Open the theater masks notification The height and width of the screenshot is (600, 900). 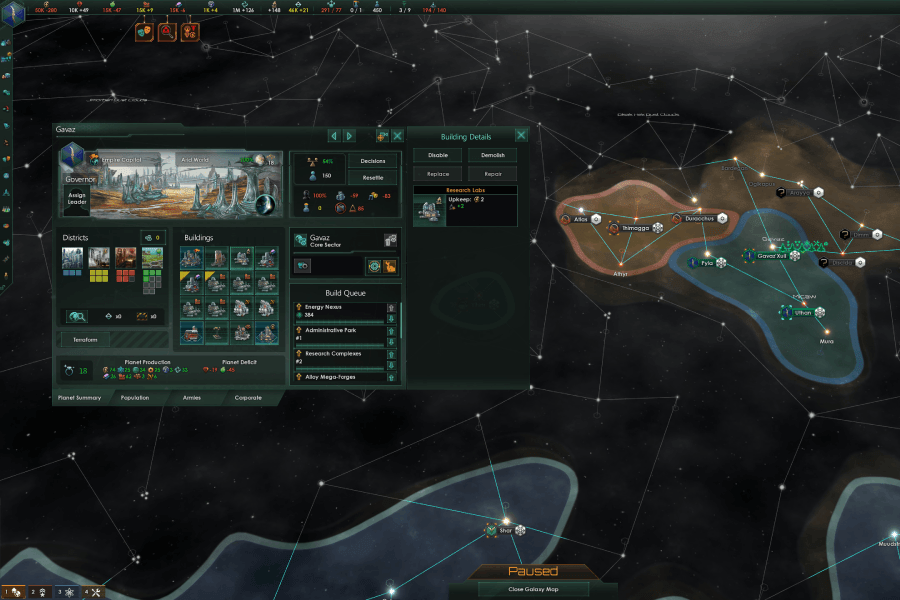coord(144,32)
